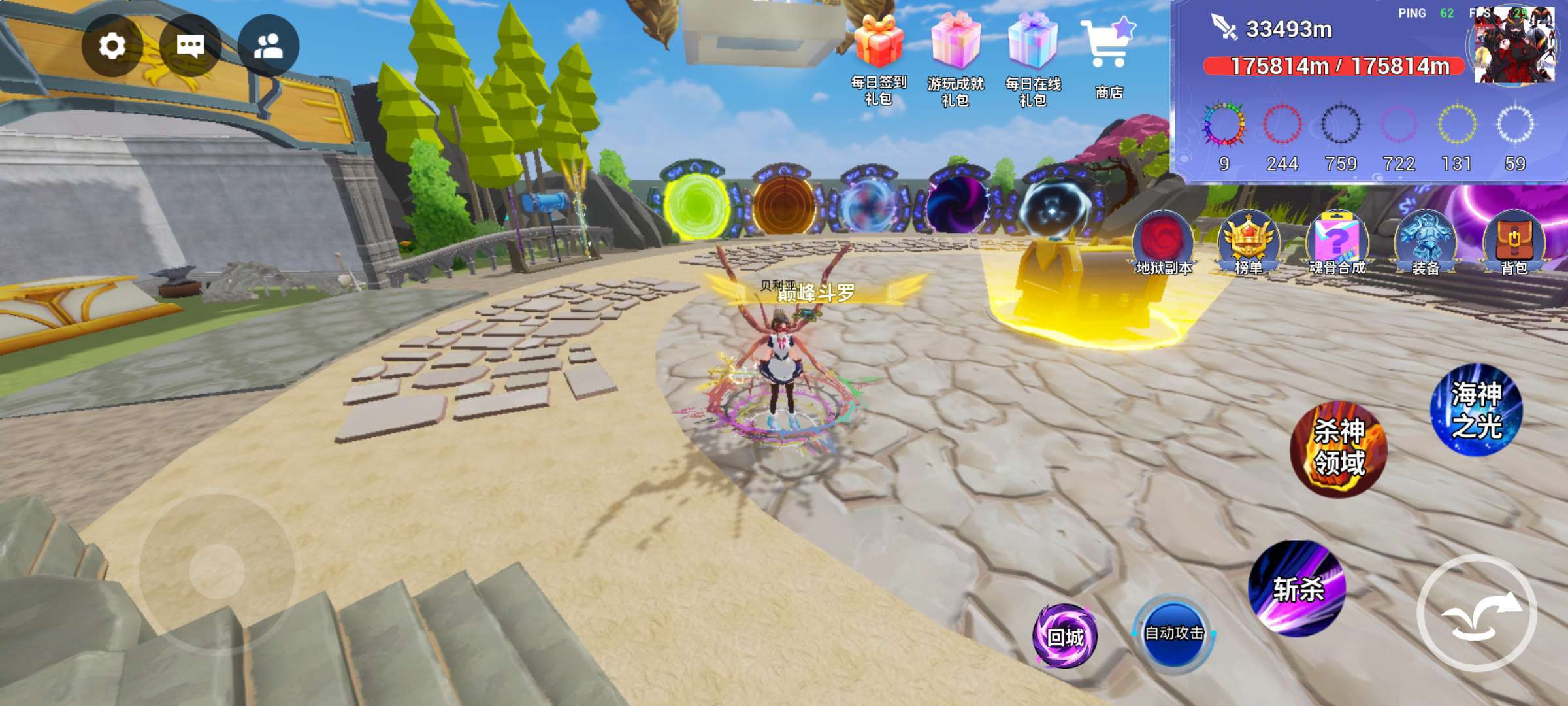Open the 每日在线礼包 online gift
The width and height of the screenshot is (1568, 706).
pos(1033,59)
